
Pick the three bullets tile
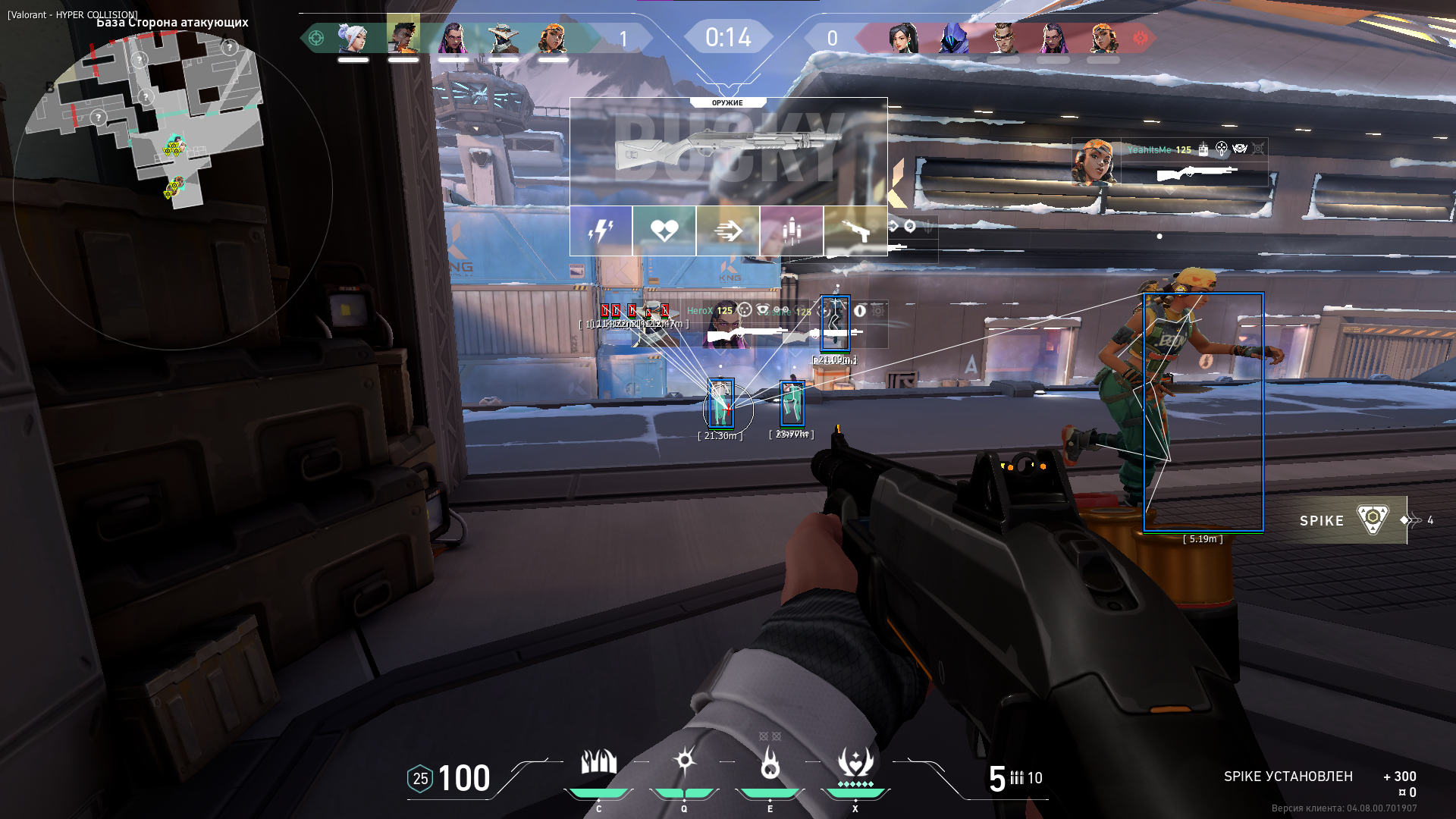click(x=791, y=231)
